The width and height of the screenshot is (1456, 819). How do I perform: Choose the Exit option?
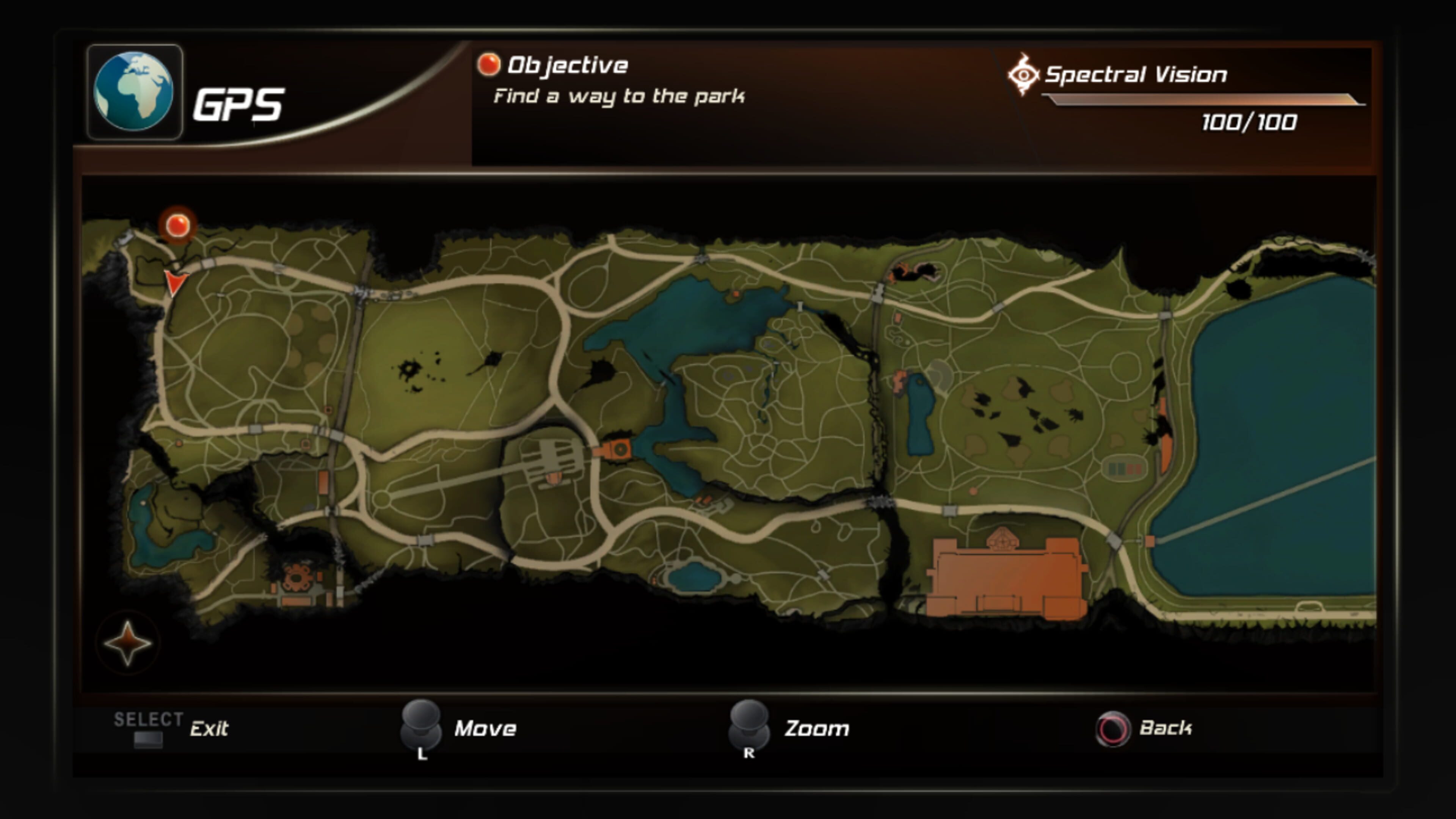click(209, 728)
